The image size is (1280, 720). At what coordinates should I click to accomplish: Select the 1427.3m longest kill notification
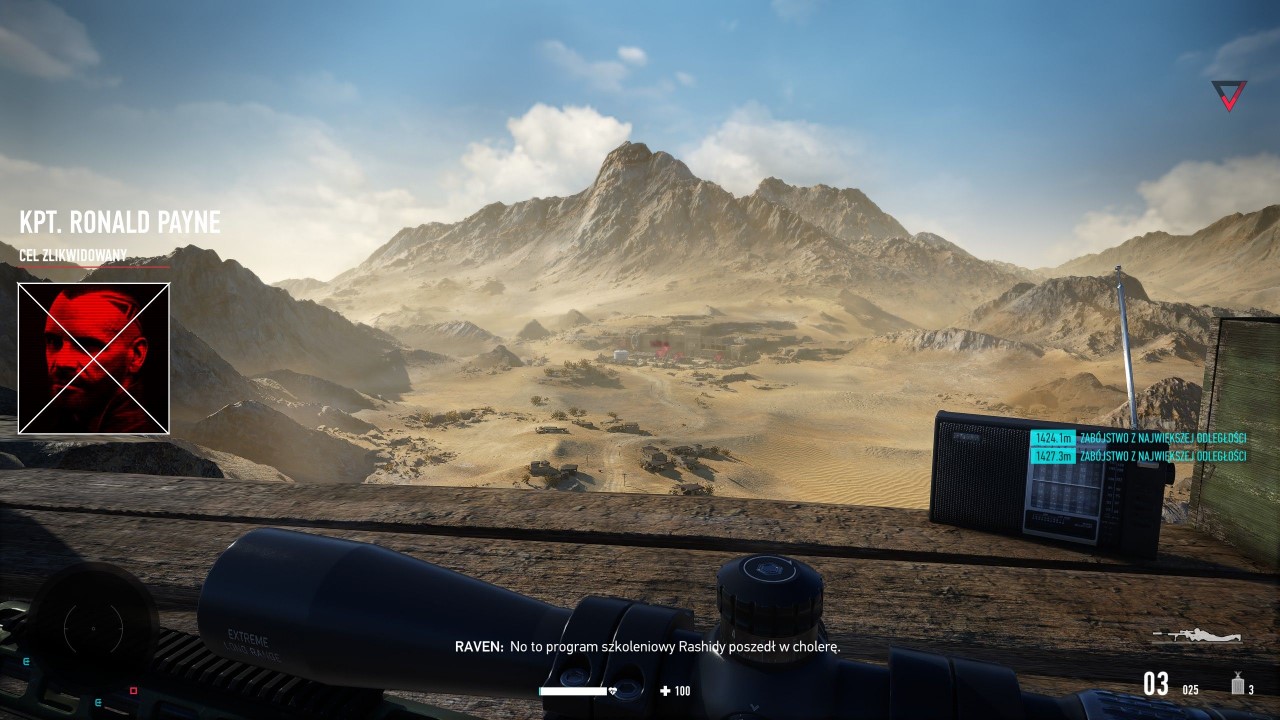(x=1139, y=456)
